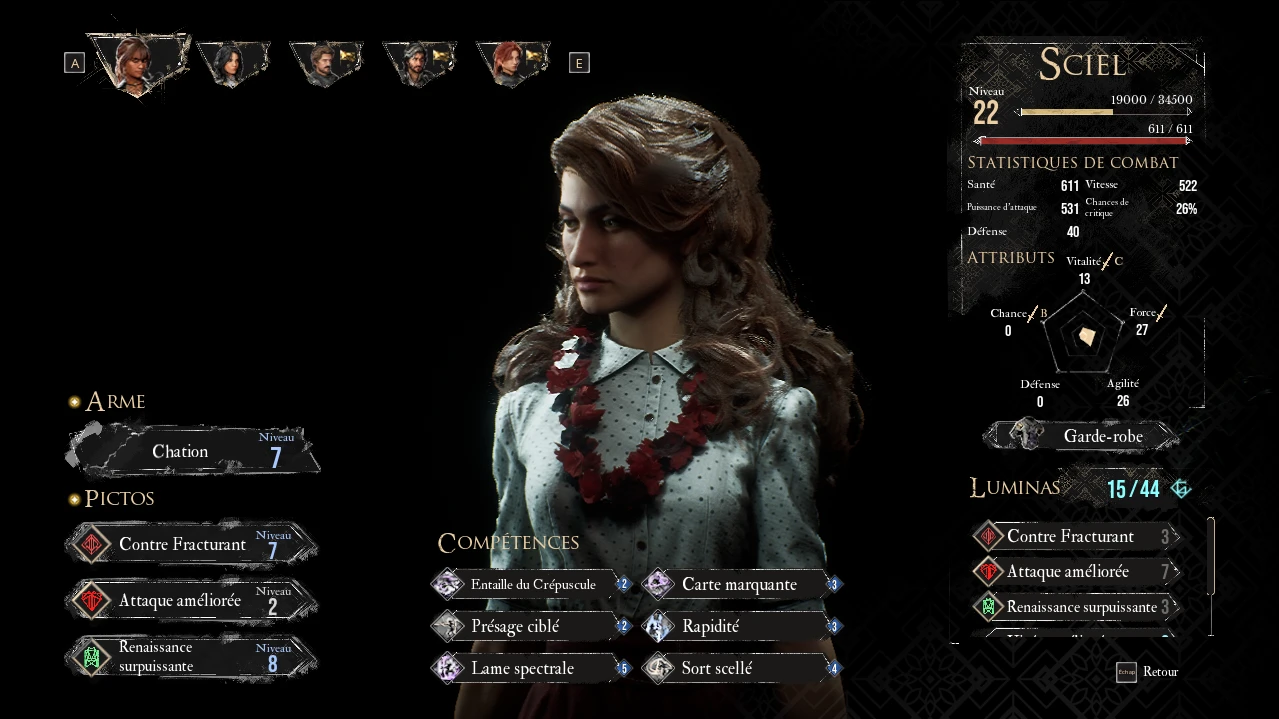Choose the Présage ciblé skill
Screen dimensions: 1279x719
click(x=530, y=627)
